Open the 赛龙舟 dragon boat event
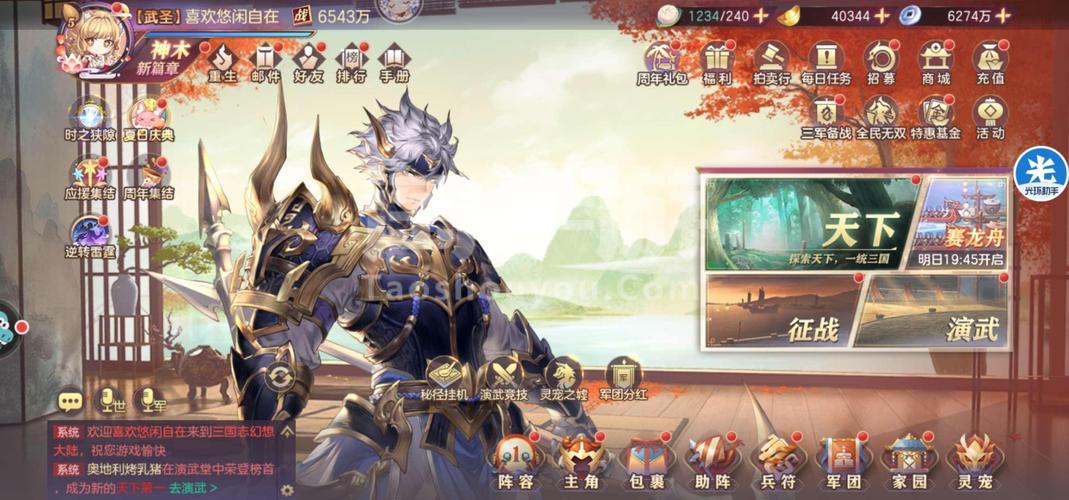Image resolution: width=1069 pixels, height=500 pixels. (x=961, y=222)
